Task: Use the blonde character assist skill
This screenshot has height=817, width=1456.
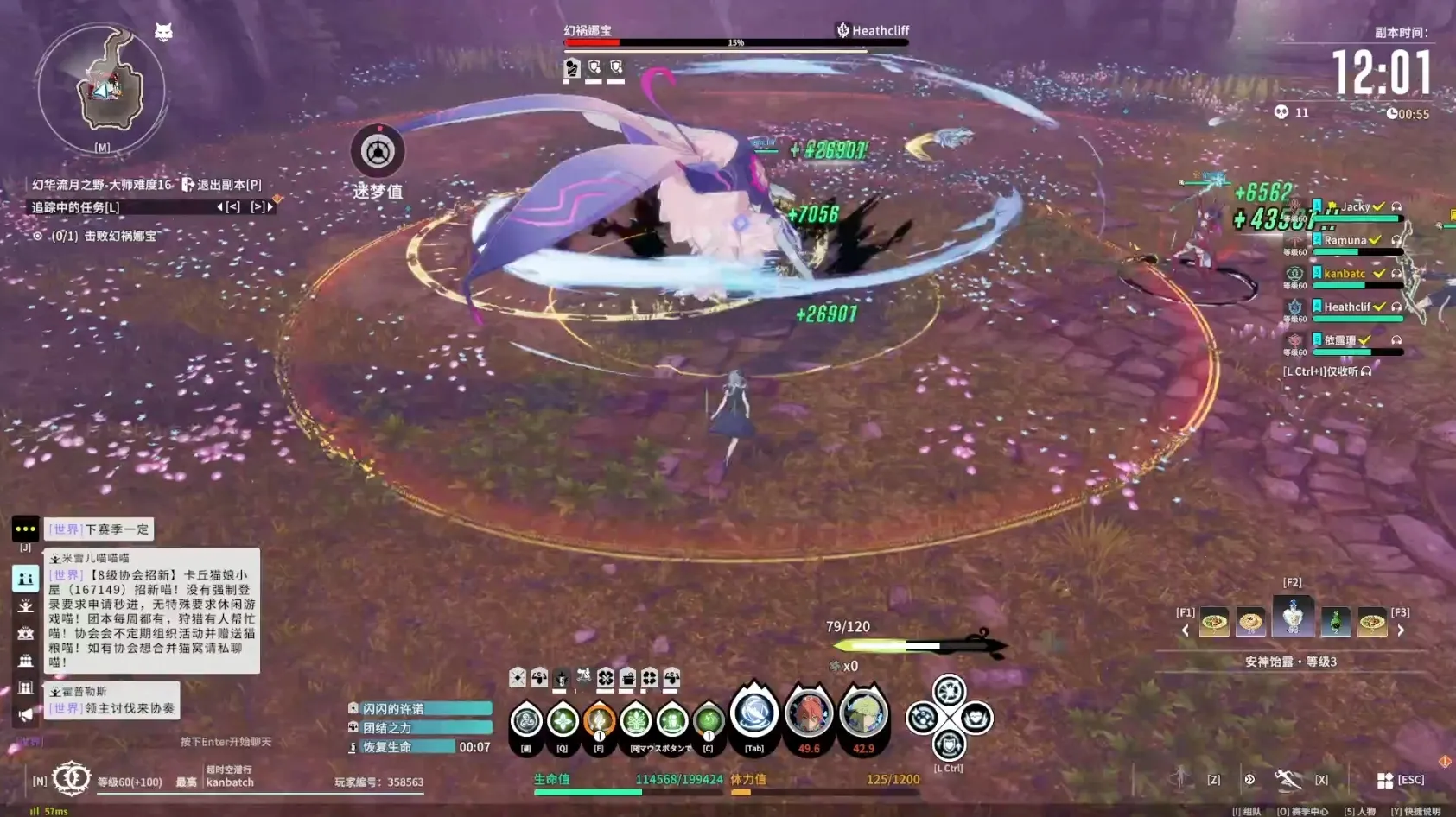Action: coord(863,714)
